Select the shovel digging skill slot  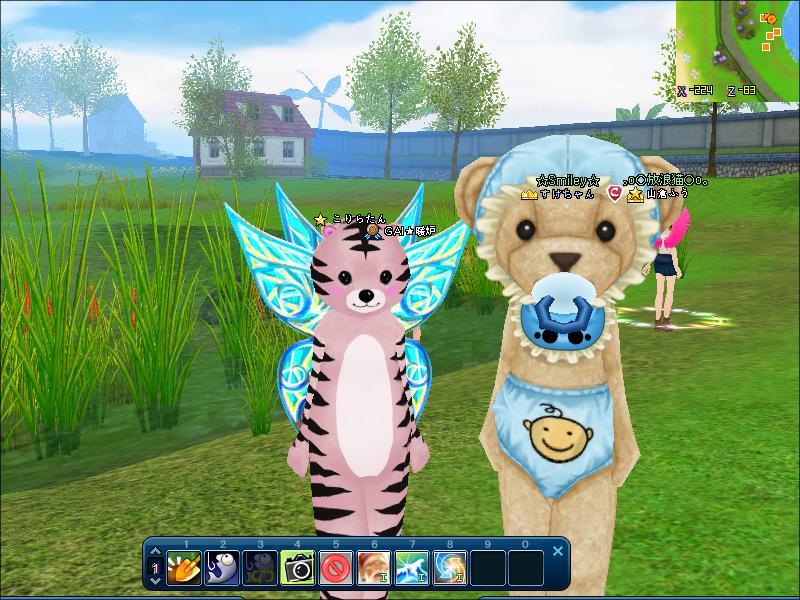(184, 567)
